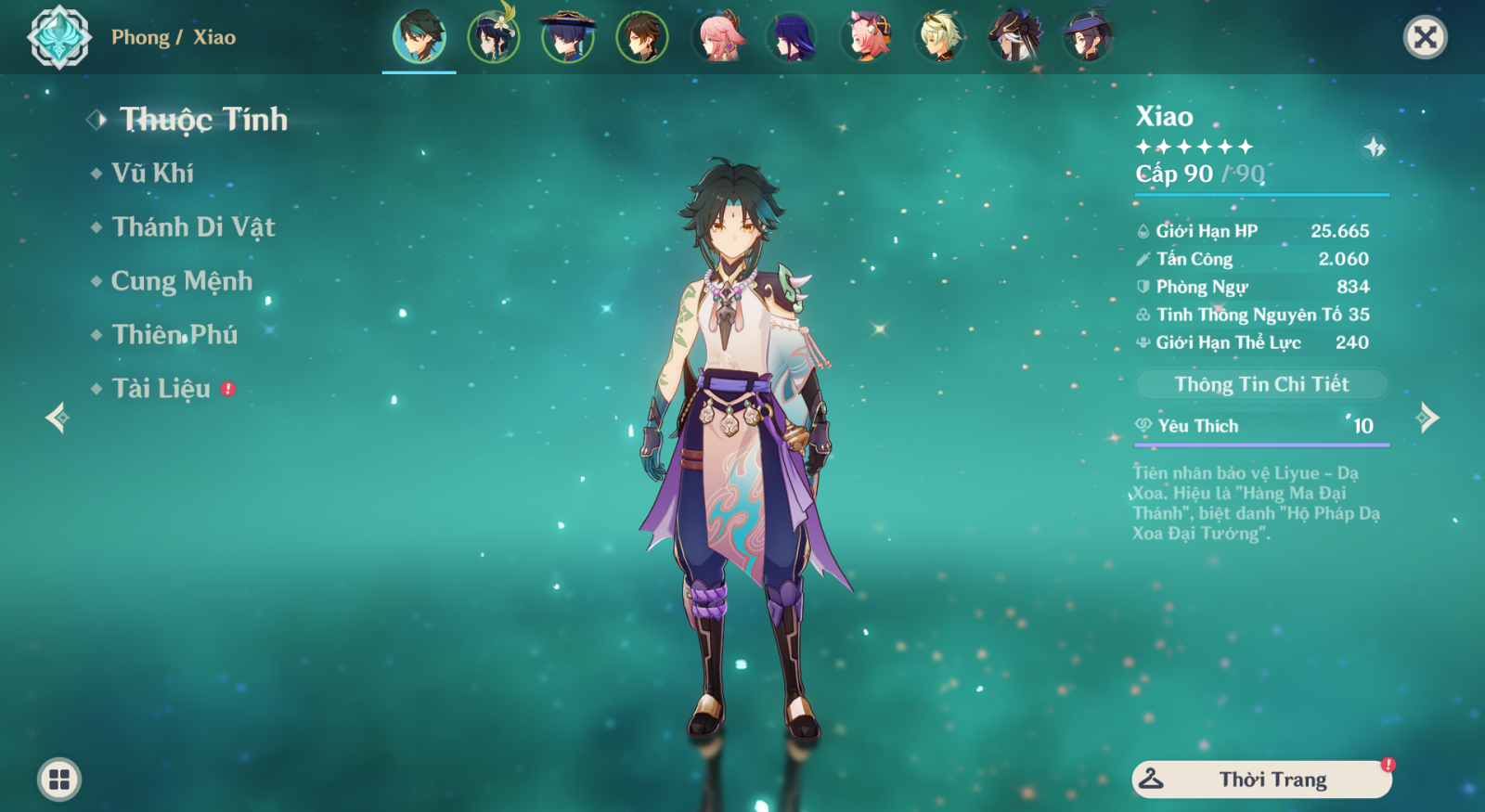1485x812 pixels.
Task: Select Raiden Shogun's portrait
Action: pyautogui.click(x=792, y=37)
